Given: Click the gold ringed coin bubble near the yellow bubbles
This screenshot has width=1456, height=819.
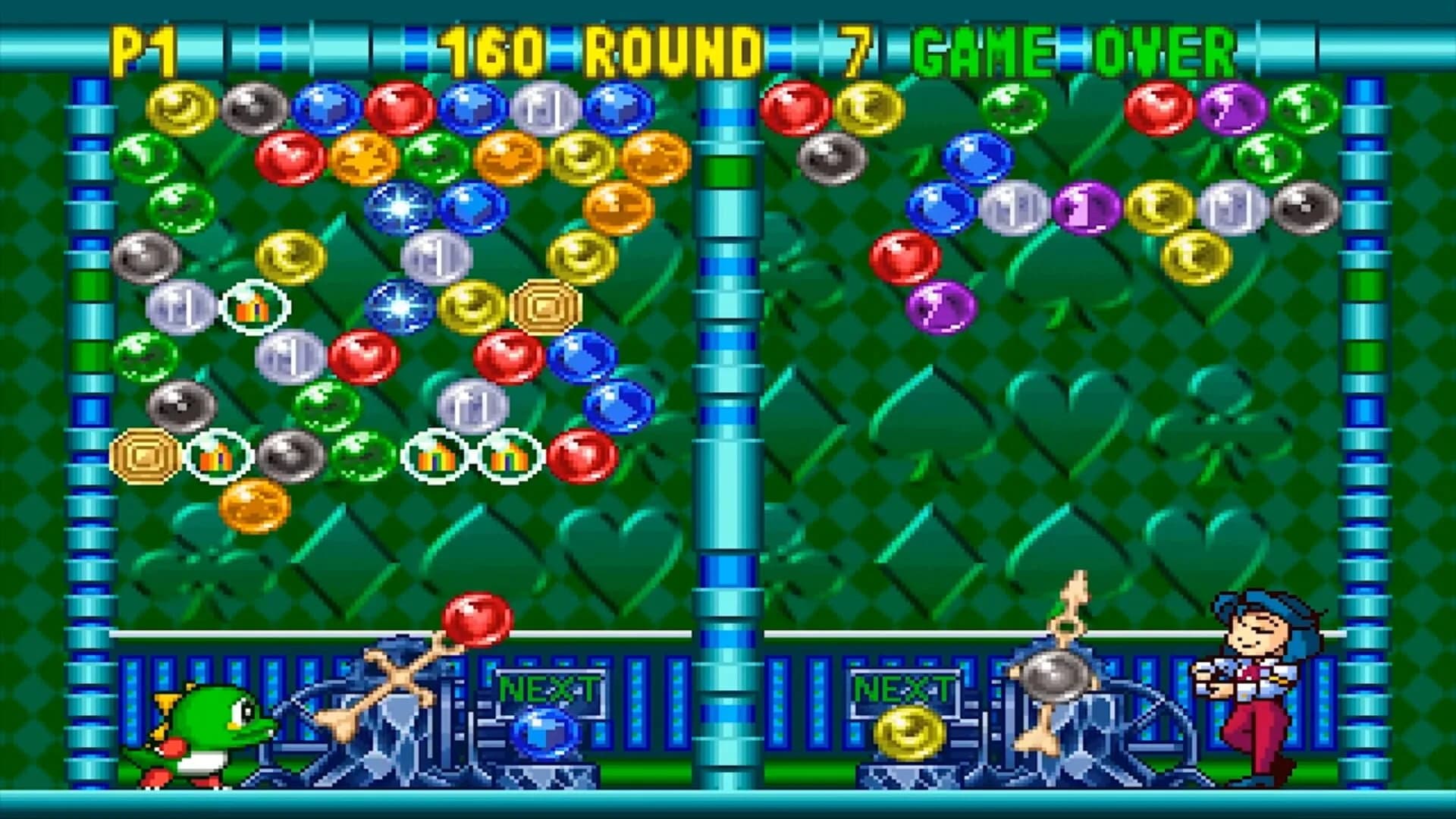Looking at the screenshot, I should [x=544, y=307].
